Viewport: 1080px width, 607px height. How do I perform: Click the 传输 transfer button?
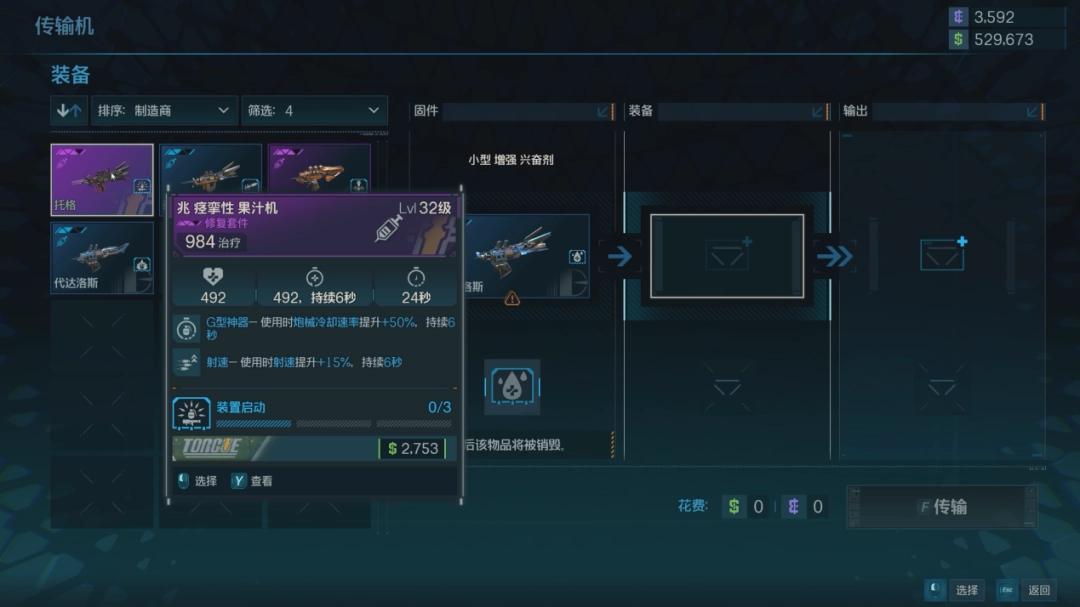pyautogui.click(x=941, y=507)
